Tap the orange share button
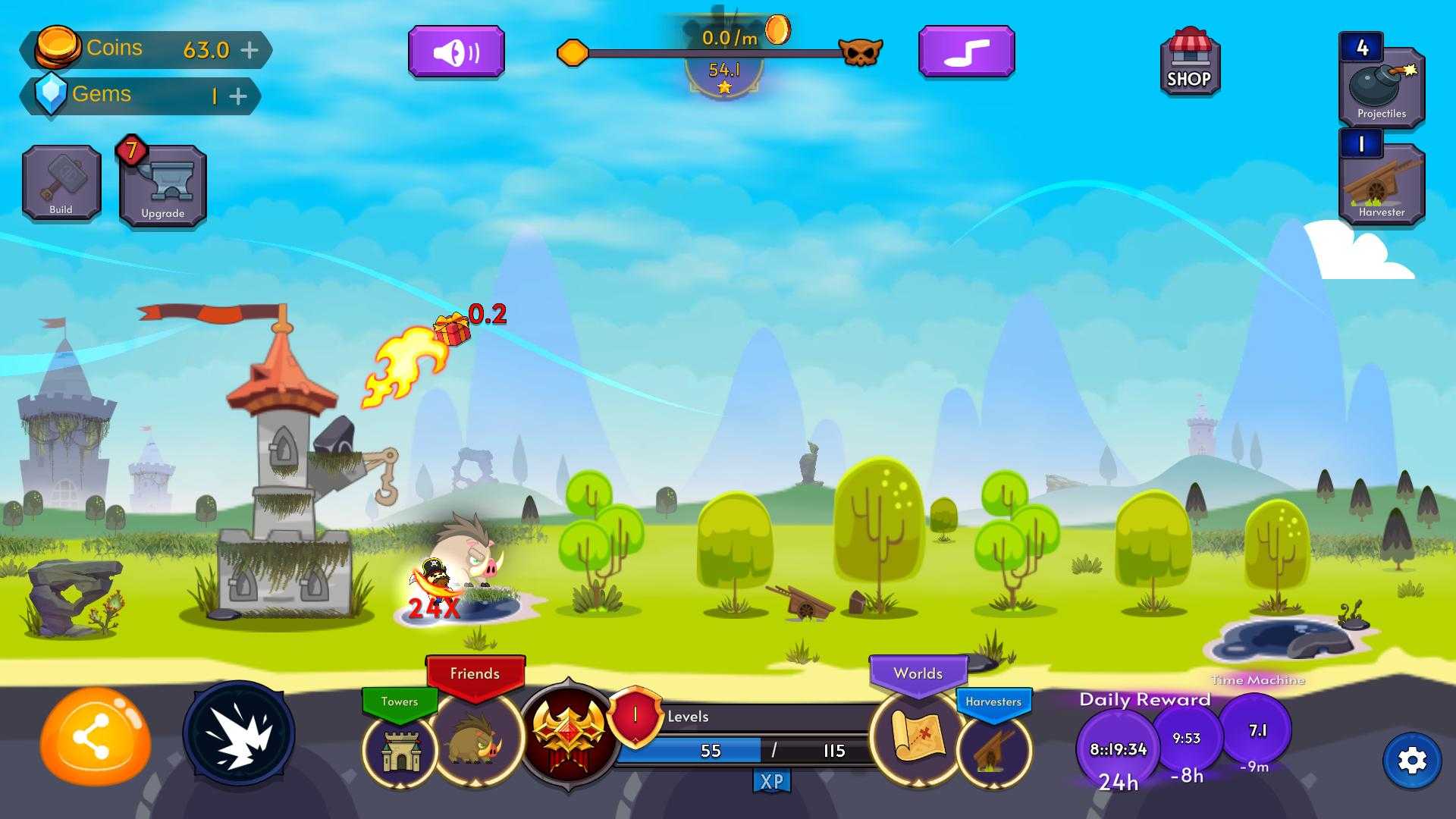The width and height of the screenshot is (1456, 819). (95, 736)
